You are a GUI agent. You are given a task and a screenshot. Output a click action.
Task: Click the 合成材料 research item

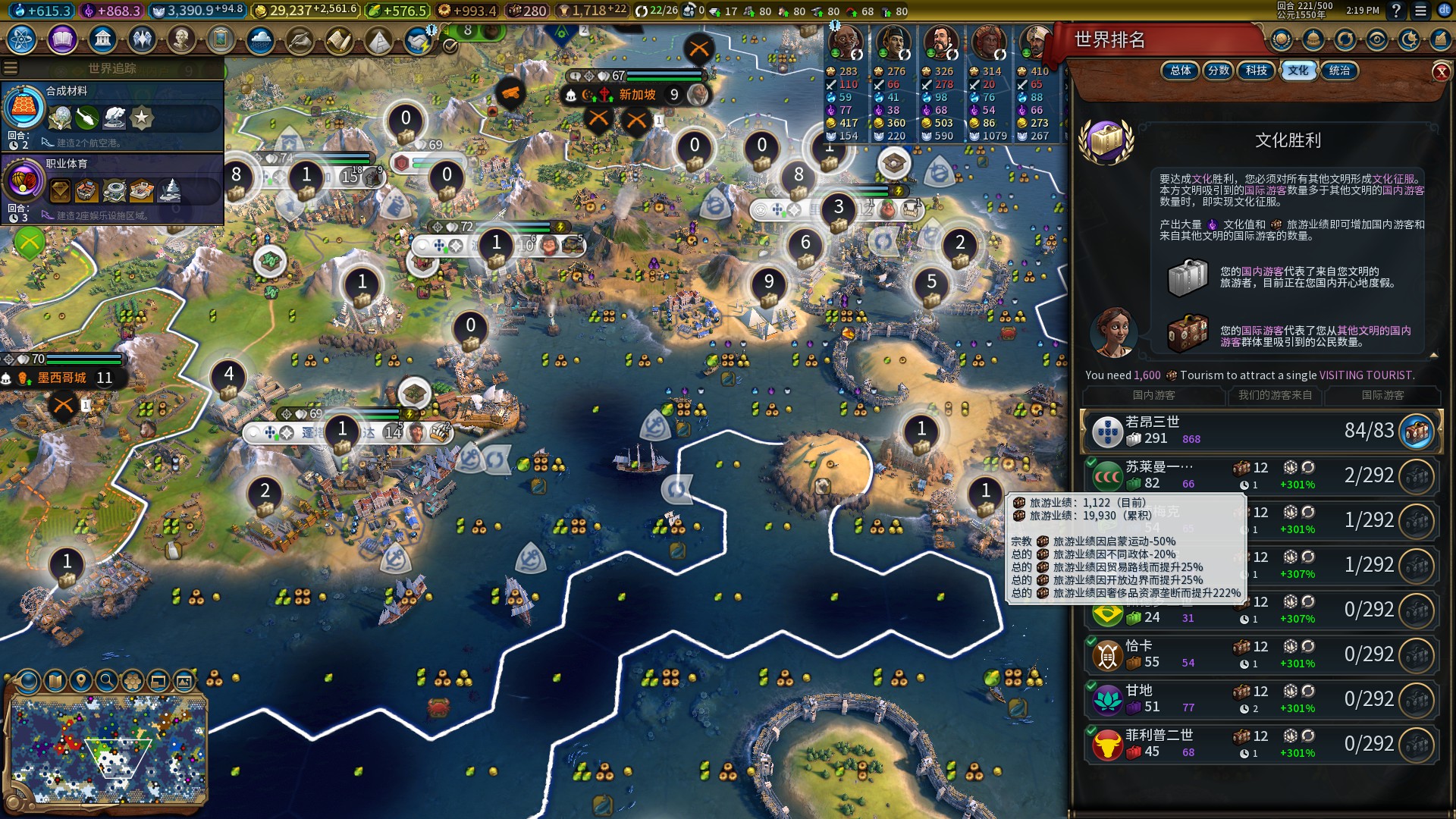tap(114, 114)
